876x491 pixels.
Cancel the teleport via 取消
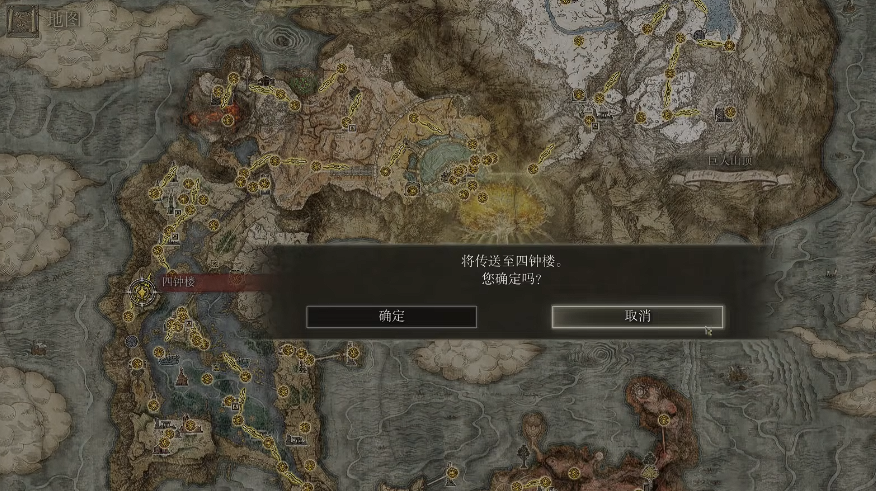(637, 316)
